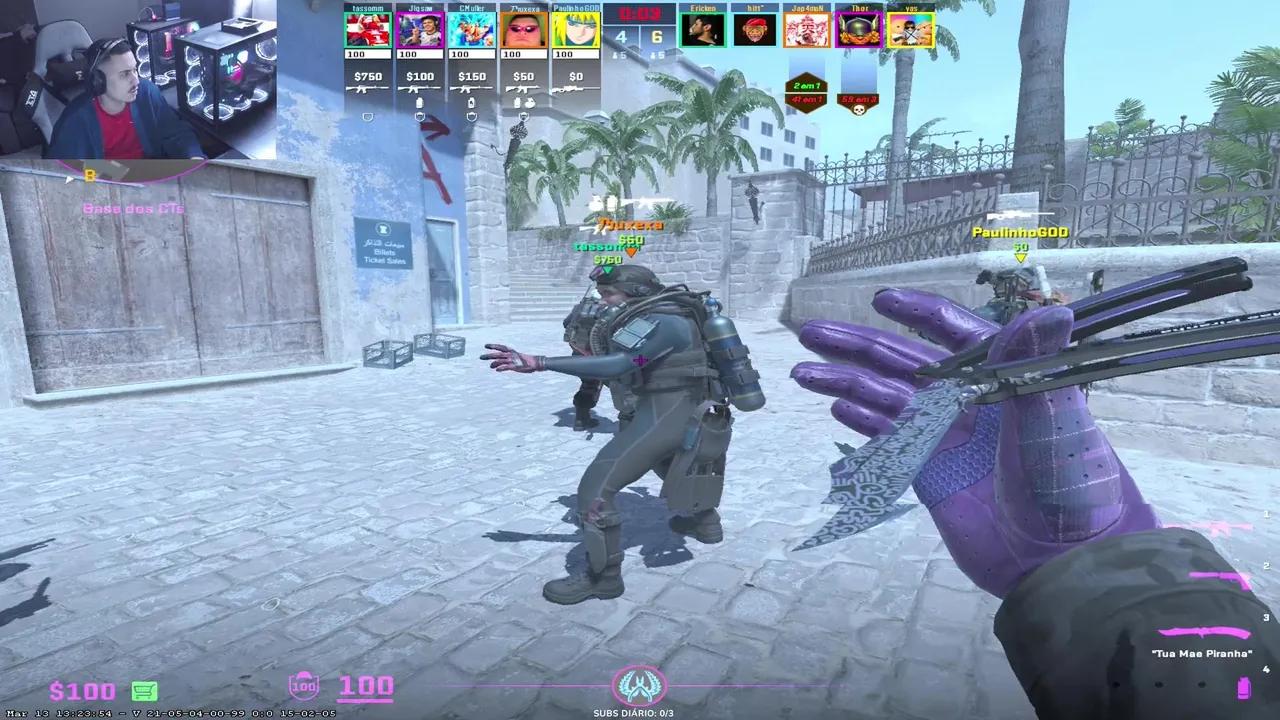Click the "Base dos CTs" minimap label
The width and height of the screenshot is (1280, 720).
(x=132, y=208)
